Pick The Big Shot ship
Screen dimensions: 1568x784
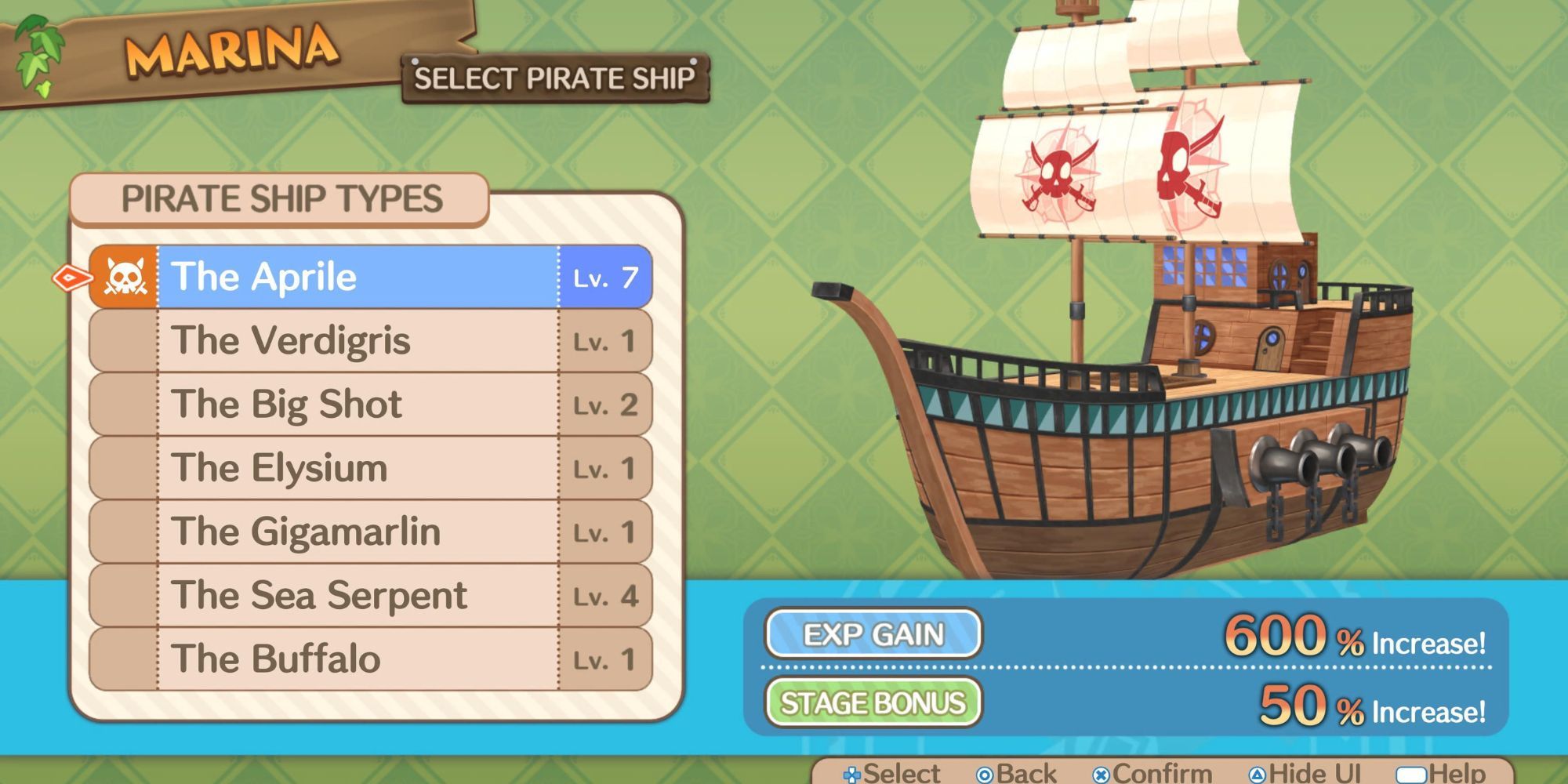[368, 404]
